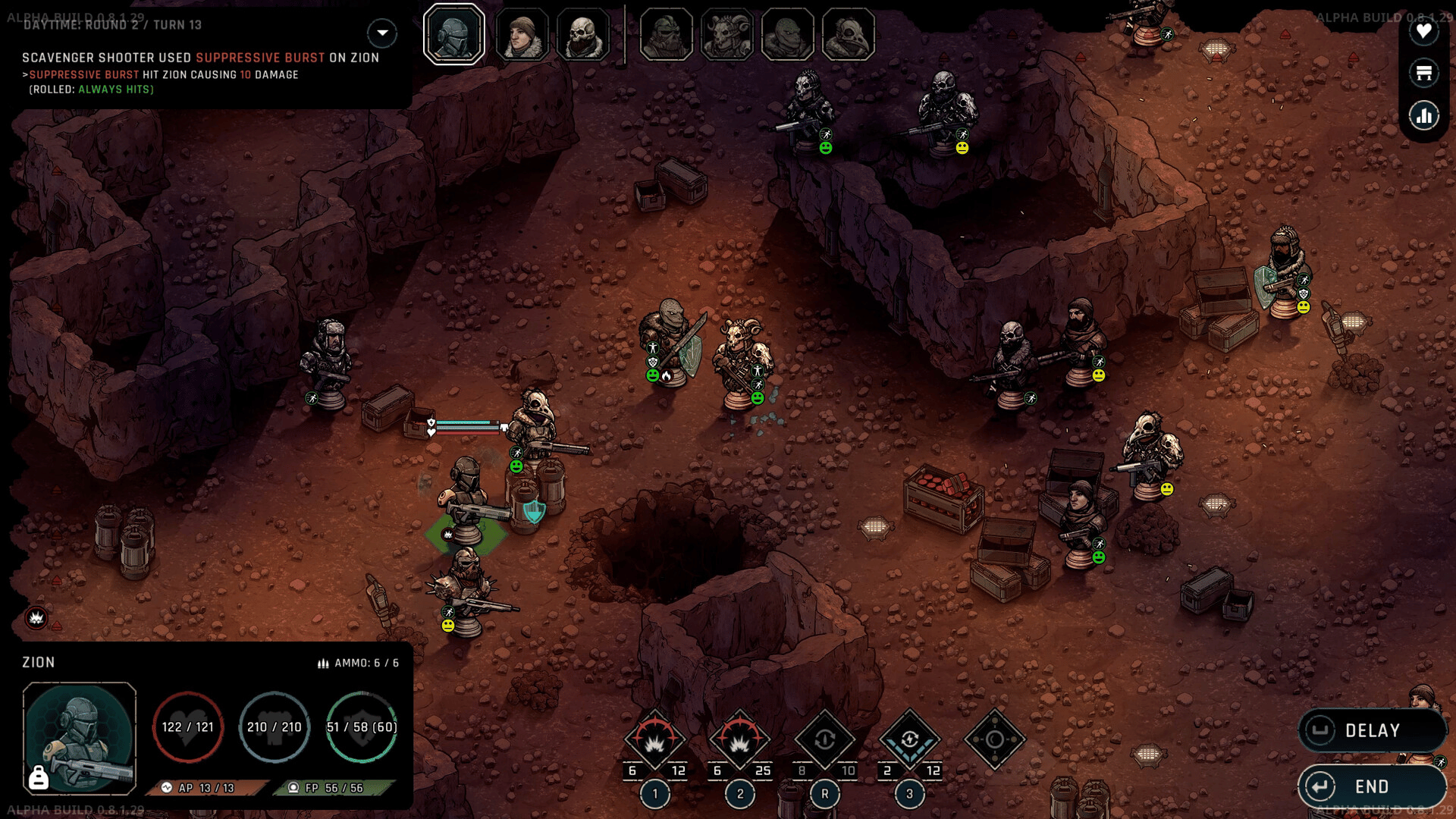
Task: End Zion's turn with the END button
Action: pos(1372,786)
